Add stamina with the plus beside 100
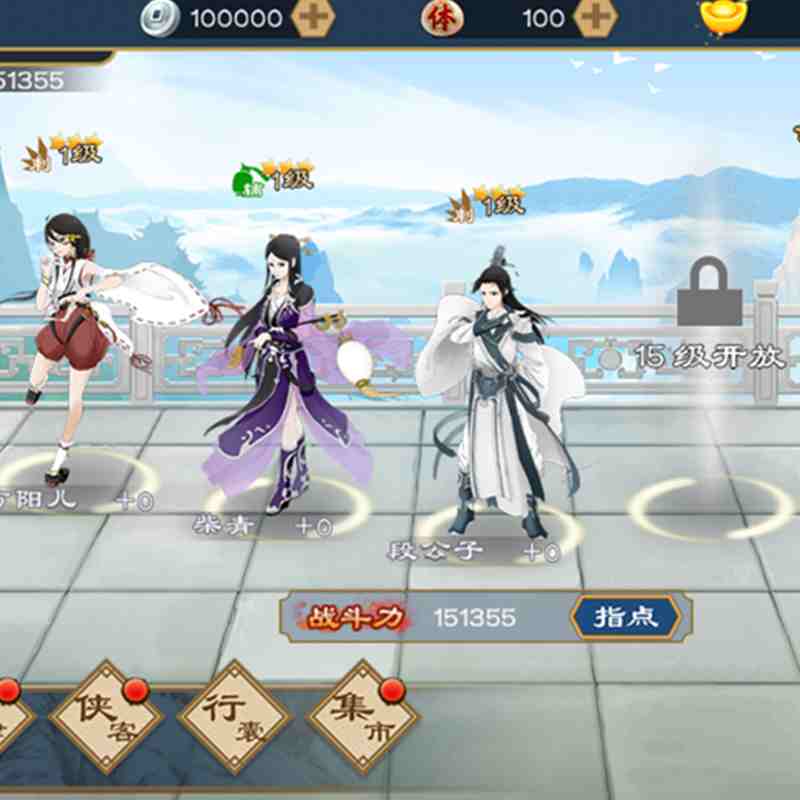 (x=596, y=18)
